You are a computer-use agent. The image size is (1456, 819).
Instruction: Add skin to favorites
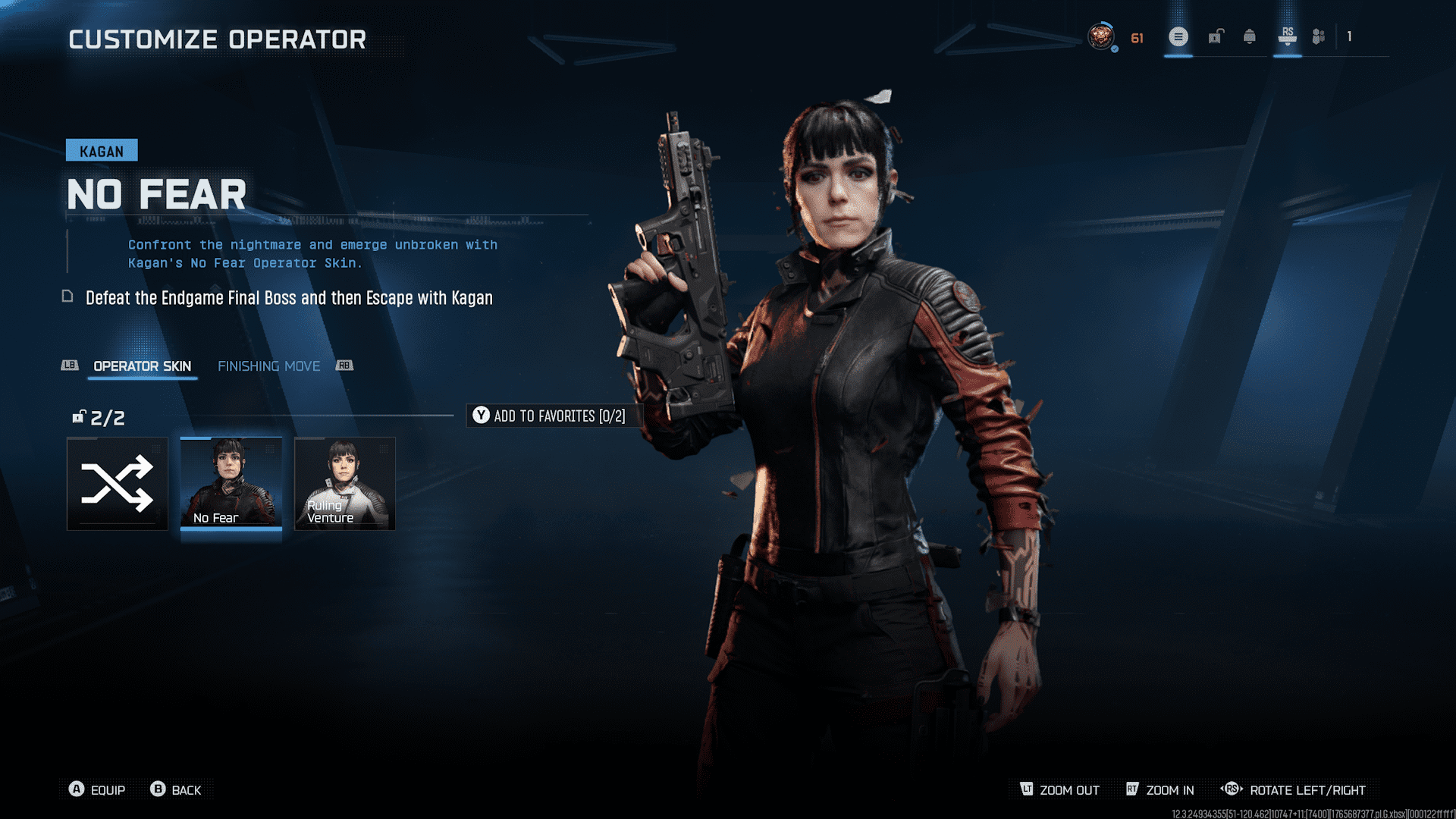point(550,416)
